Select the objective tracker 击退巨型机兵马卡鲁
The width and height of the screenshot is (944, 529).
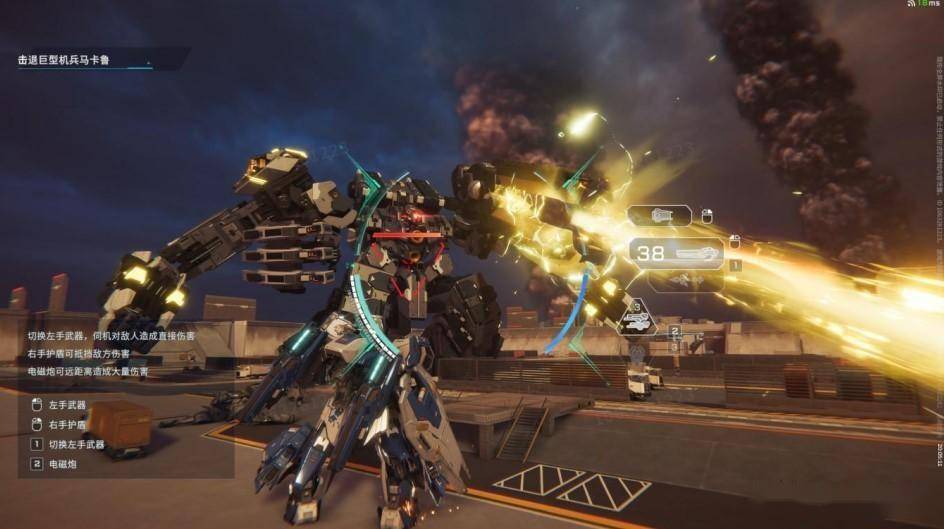[x=64, y=61]
